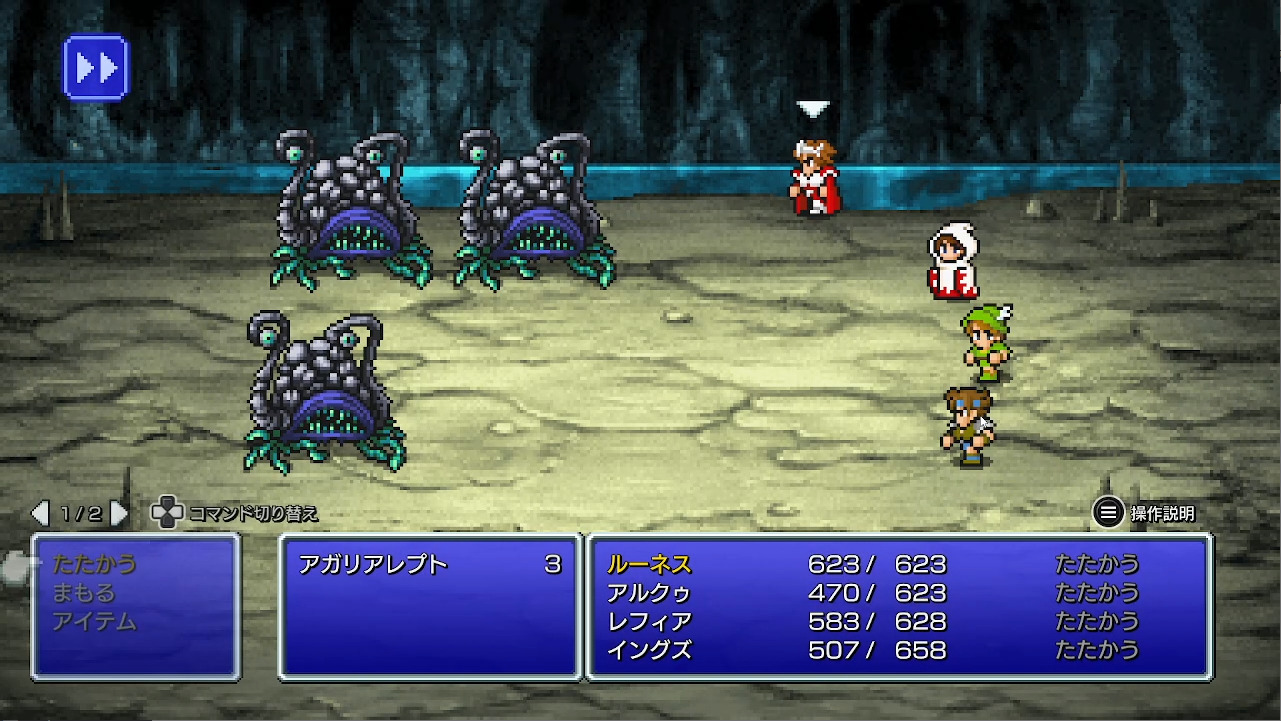Click レフィア's HP value 583/628

(x=878, y=621)
